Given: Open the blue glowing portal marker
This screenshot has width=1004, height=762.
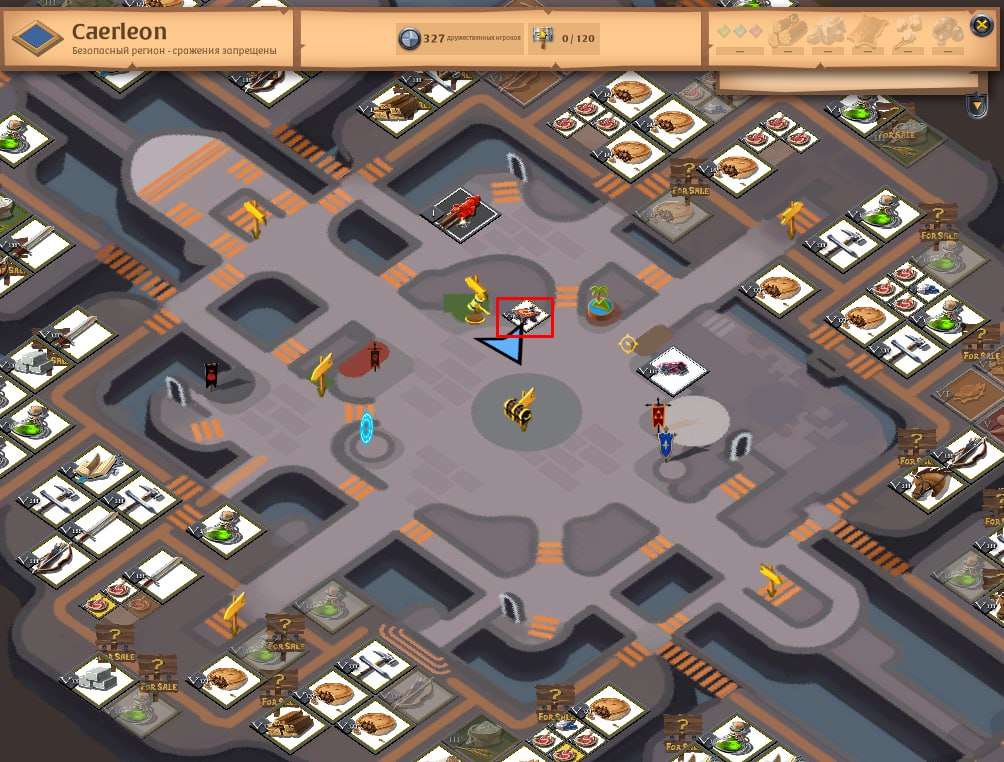Looking at the screenshot, I should click(367, 428).
